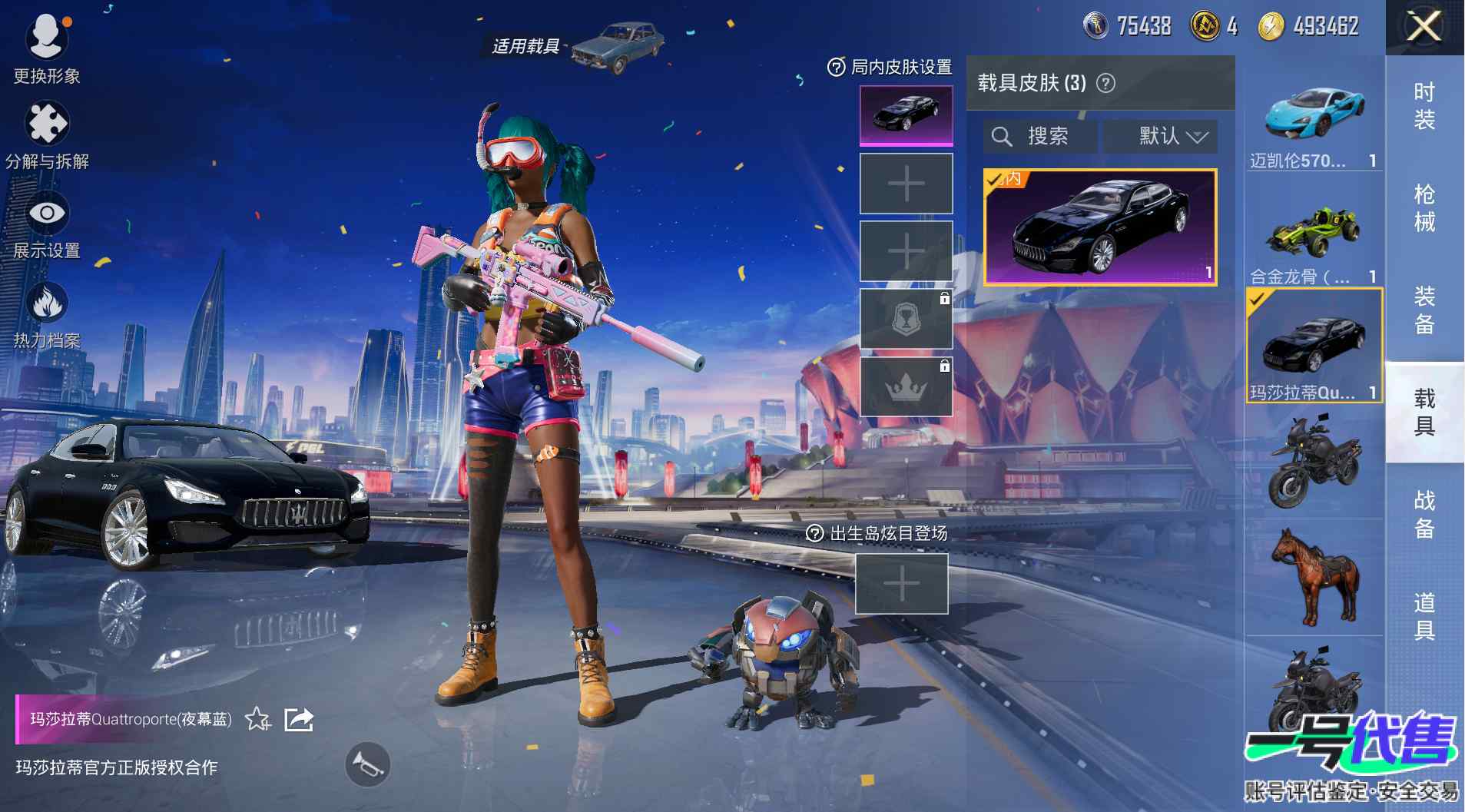This screenshot has height=812, width=1465.
Task: Open 热力档案 heat archive
Action: [x=47, y=315]
